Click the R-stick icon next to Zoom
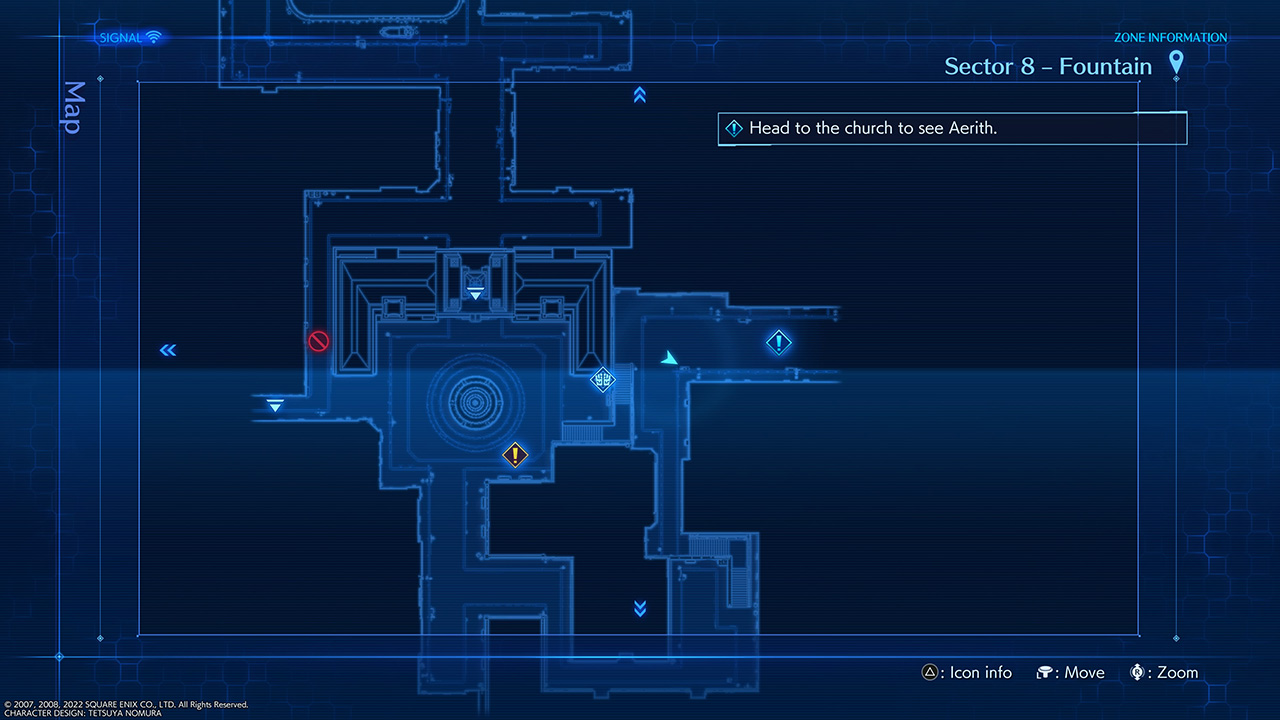The width and height of the screenshot is (1280, 720). [1136, 672]
